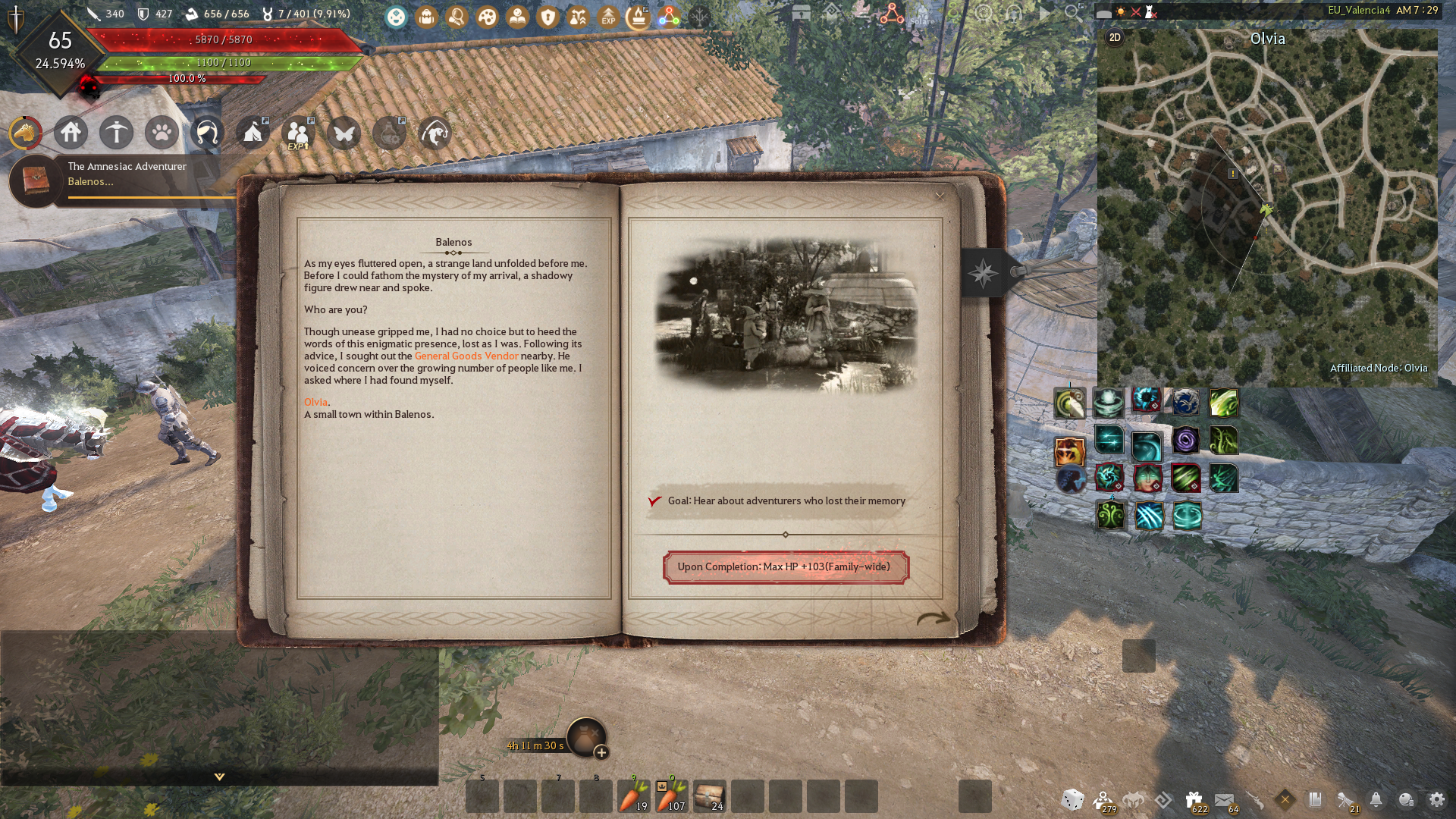The height and width of the screenshot is (819, 1456).
Task: Show the pets paw icon
Action: pos(162,133)
